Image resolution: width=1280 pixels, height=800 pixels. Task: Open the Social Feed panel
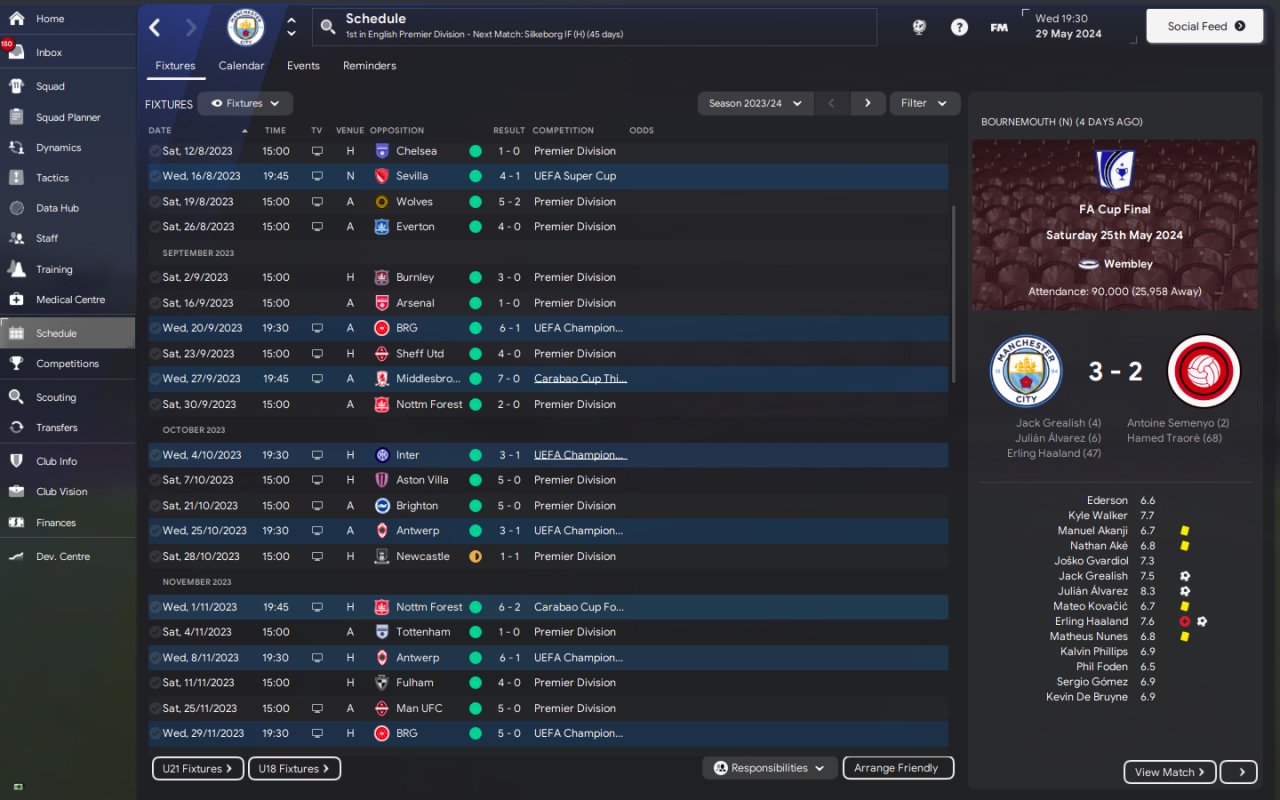1206,27
